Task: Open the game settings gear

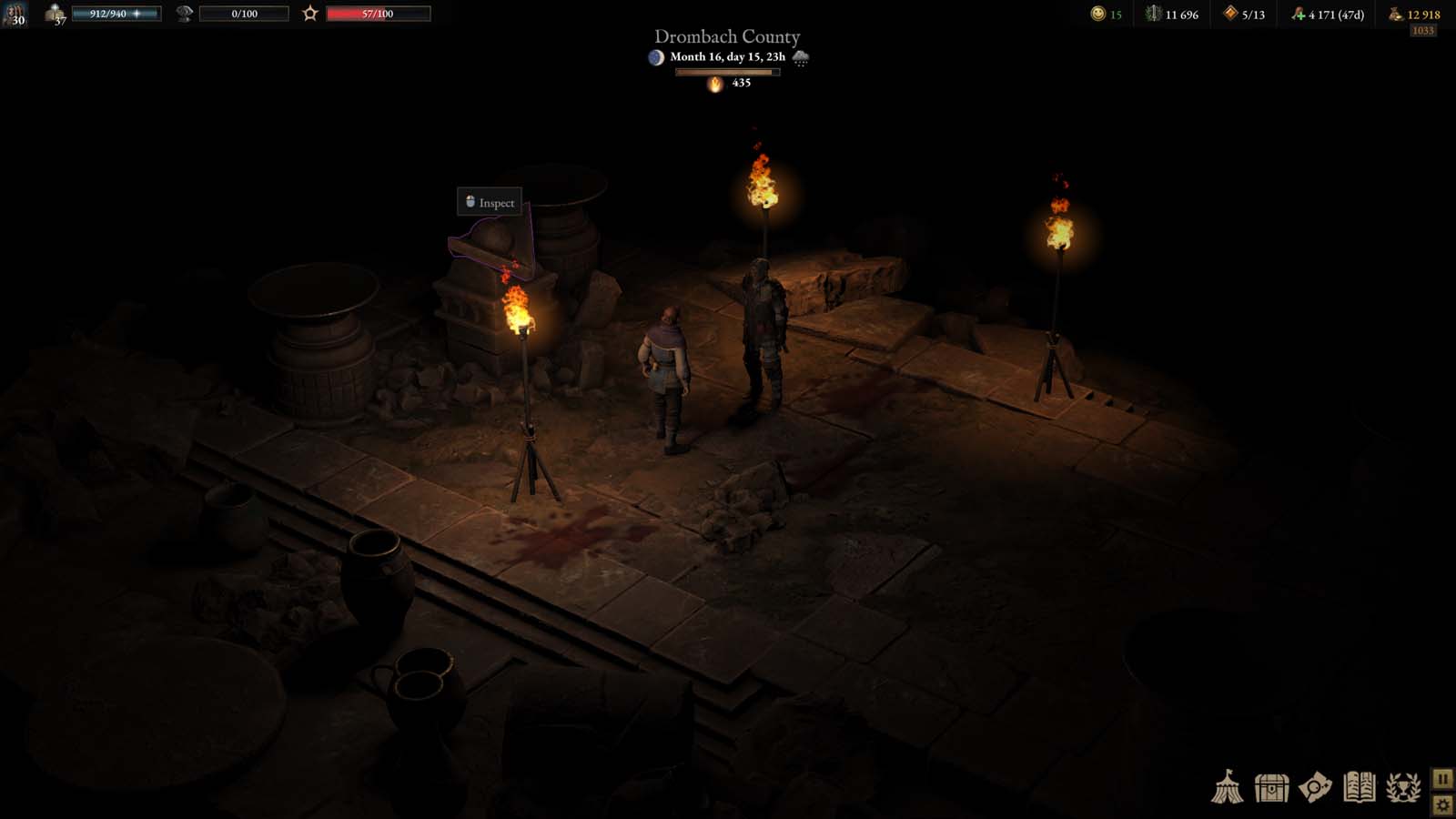Action: point(1442,804)
